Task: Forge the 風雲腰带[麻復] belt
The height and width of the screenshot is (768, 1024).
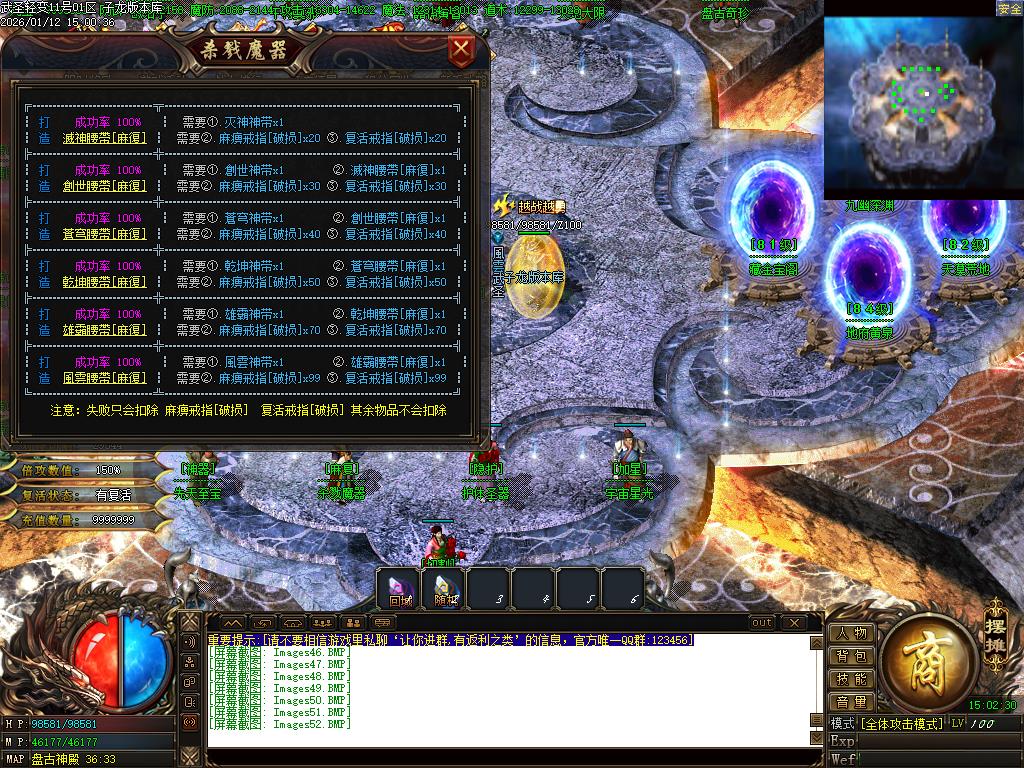Action: pos(104,379)
